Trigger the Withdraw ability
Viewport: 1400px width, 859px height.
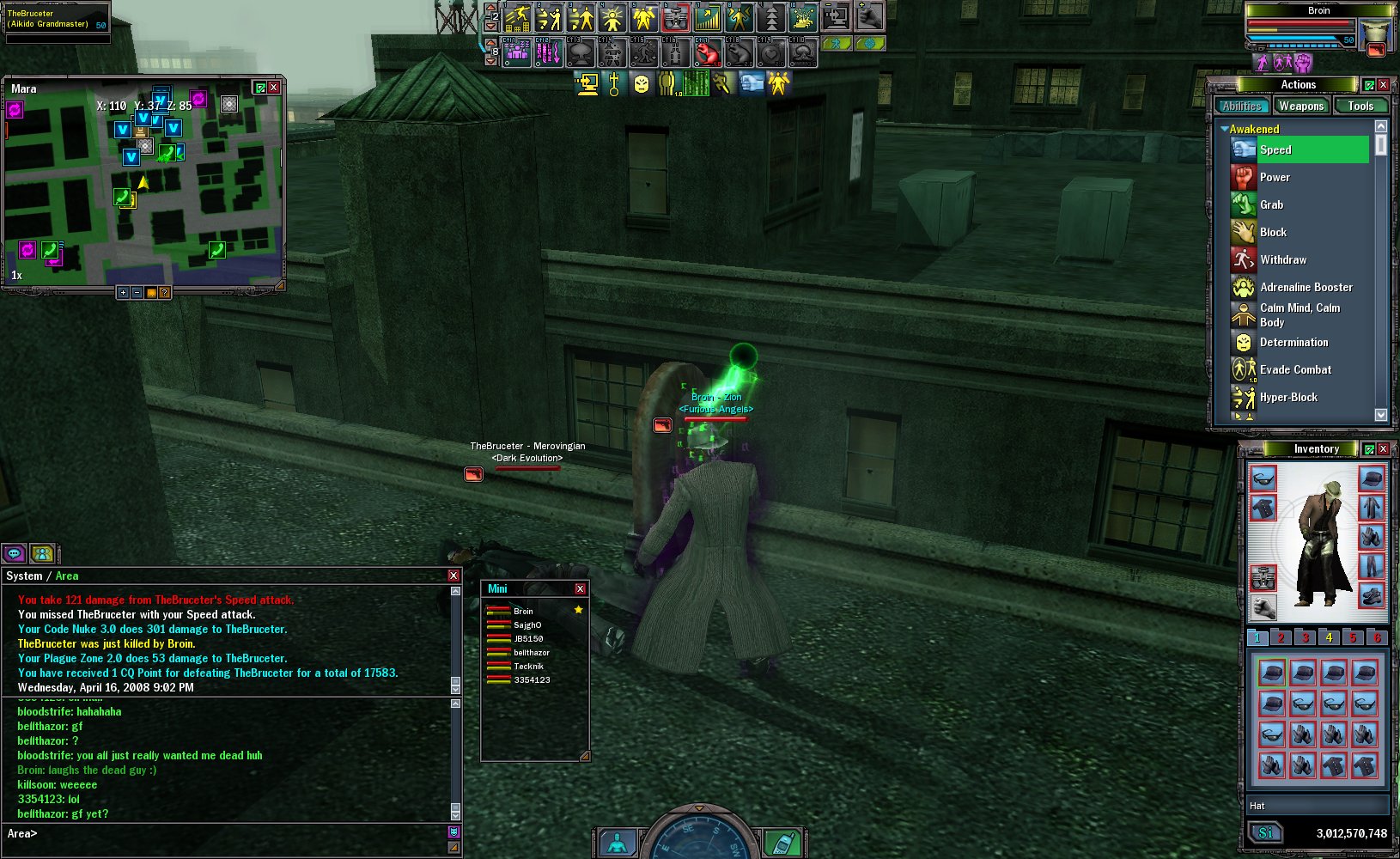pyautogui.click(x=1283, y=259)
